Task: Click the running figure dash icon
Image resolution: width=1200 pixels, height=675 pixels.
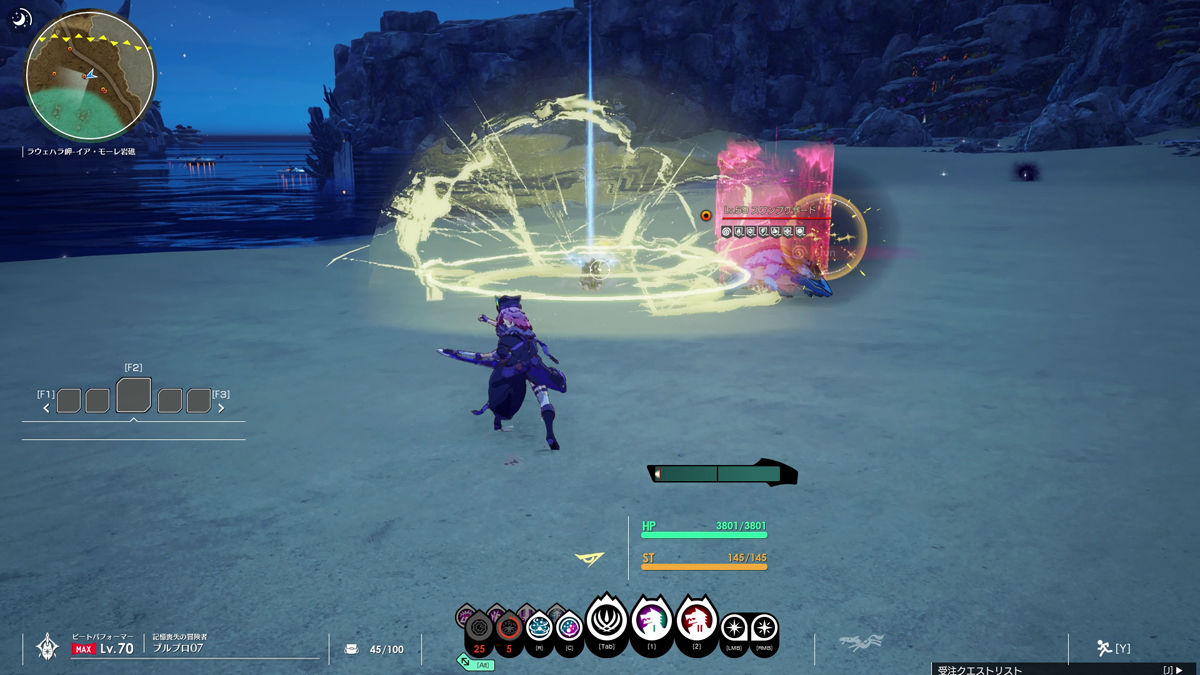Action: tap(1104, 648)
